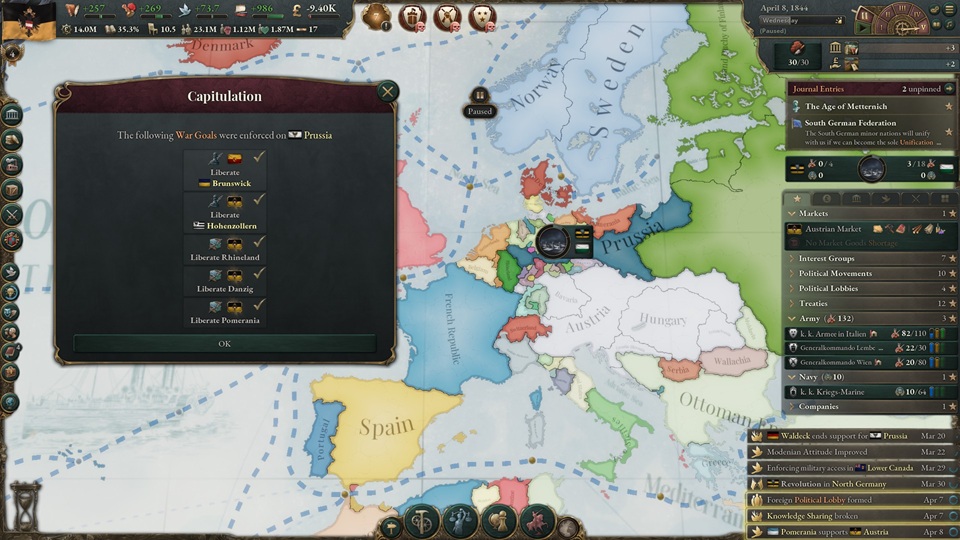This screenshot has height=540, width=960.
Task: Open the main menu hamburger button
Action: point(948,10)
